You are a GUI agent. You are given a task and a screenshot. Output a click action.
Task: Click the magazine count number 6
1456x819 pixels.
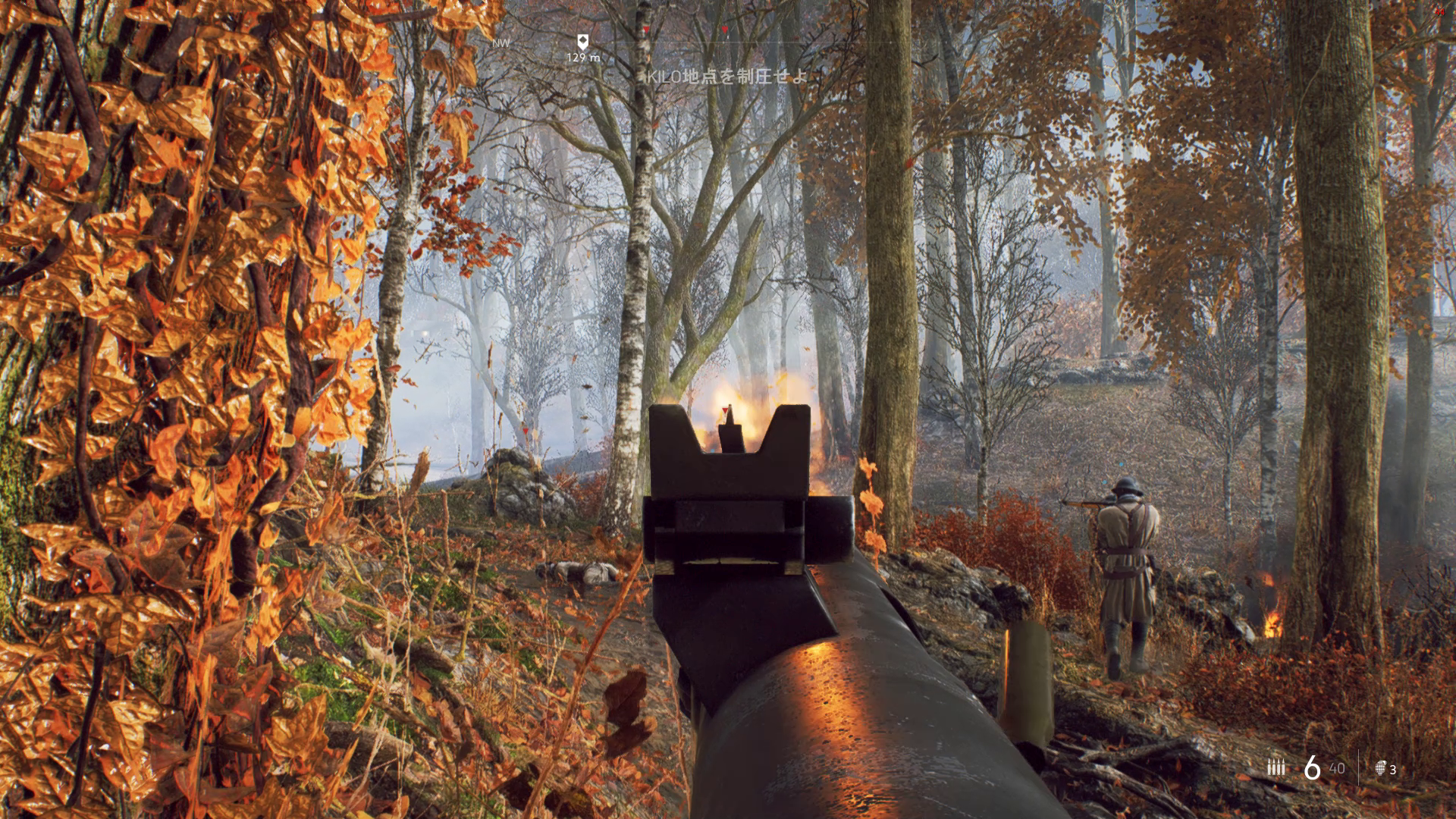point(1311,767)
